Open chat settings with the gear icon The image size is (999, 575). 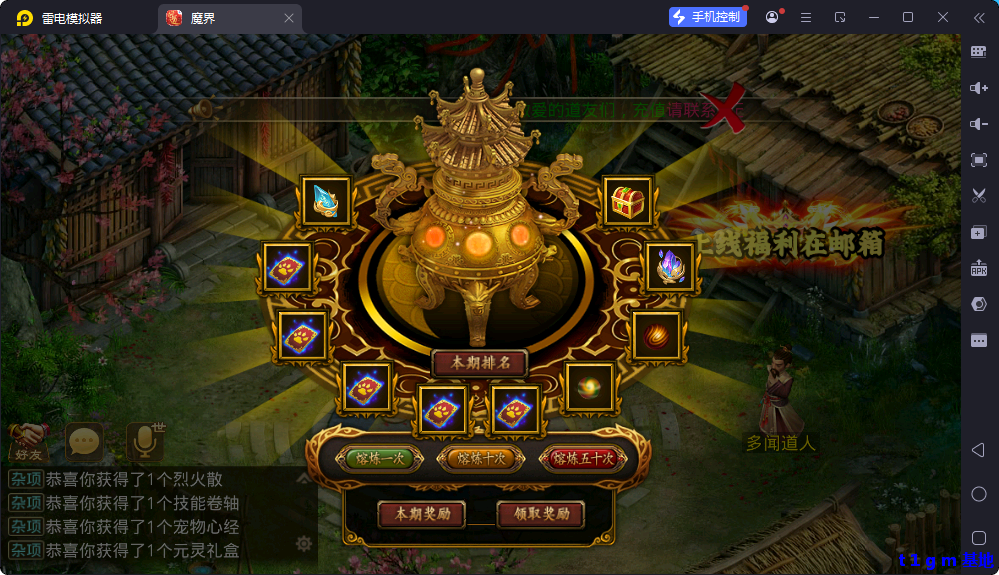[x=304, y=544]
